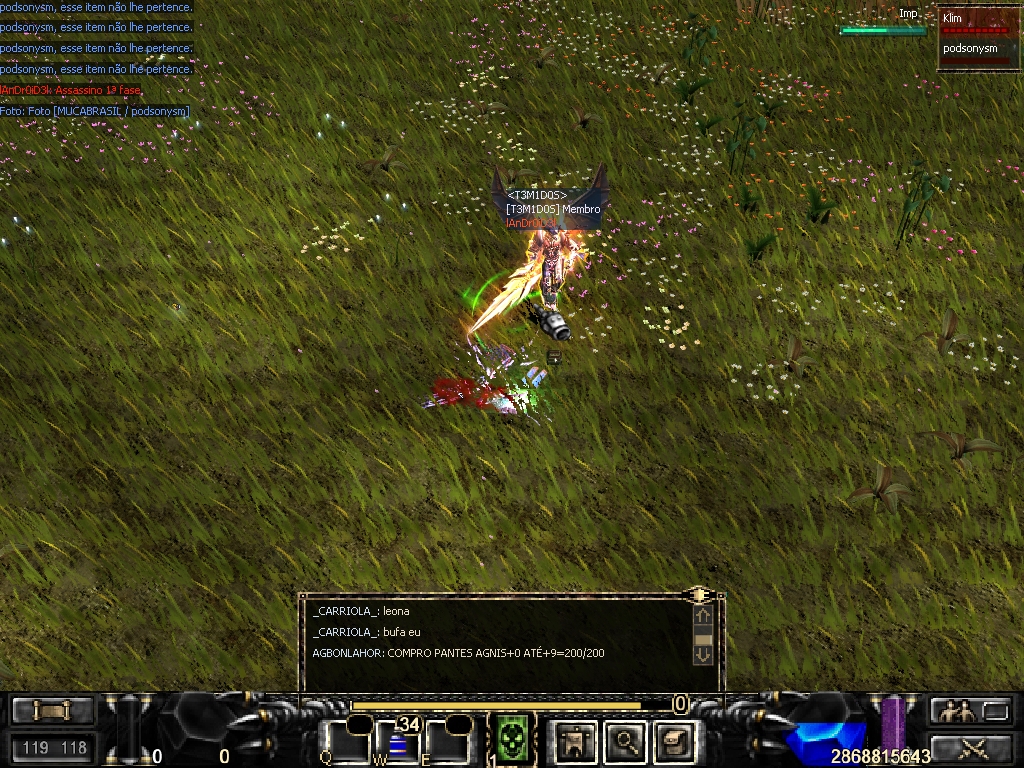Select party member Klim in the party list

[x=970, y=20]
